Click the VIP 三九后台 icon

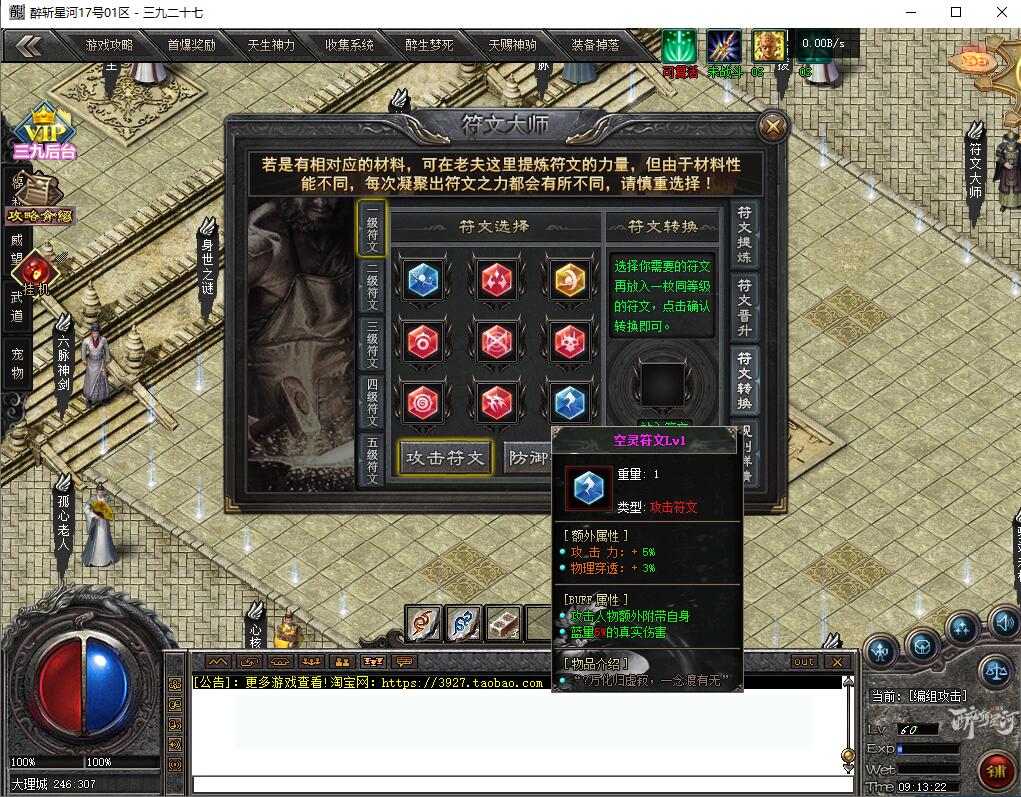click(x=44, y=135)
